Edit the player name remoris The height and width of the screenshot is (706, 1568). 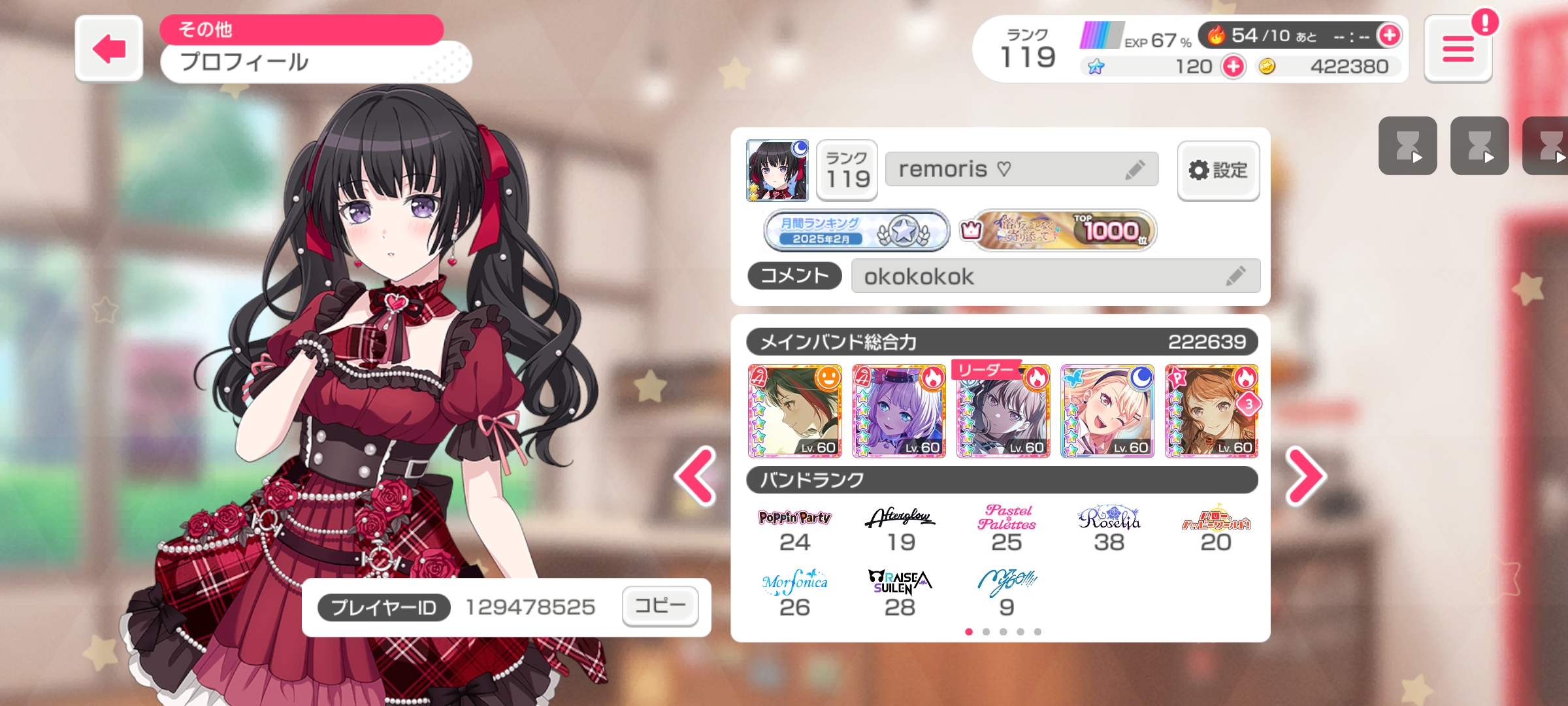[1135, 170]
